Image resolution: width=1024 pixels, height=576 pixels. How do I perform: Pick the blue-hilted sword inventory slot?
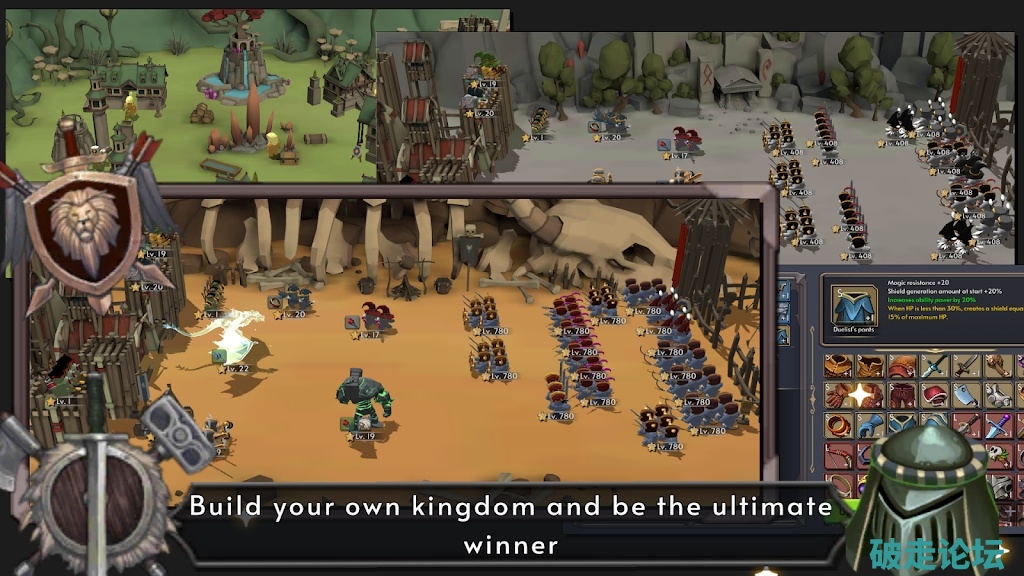[935, 366]
